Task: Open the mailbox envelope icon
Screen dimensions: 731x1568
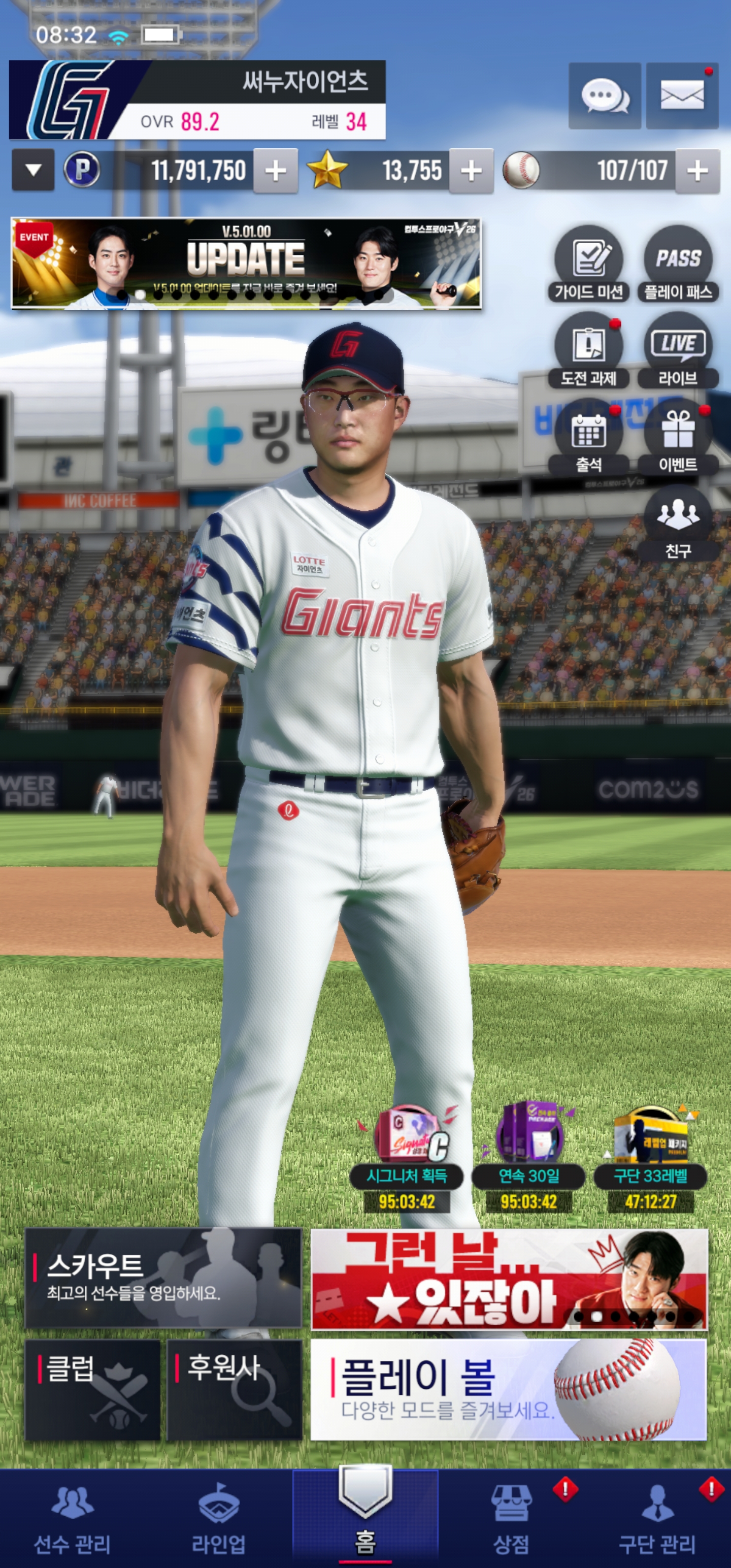Action: click(682, 95)
